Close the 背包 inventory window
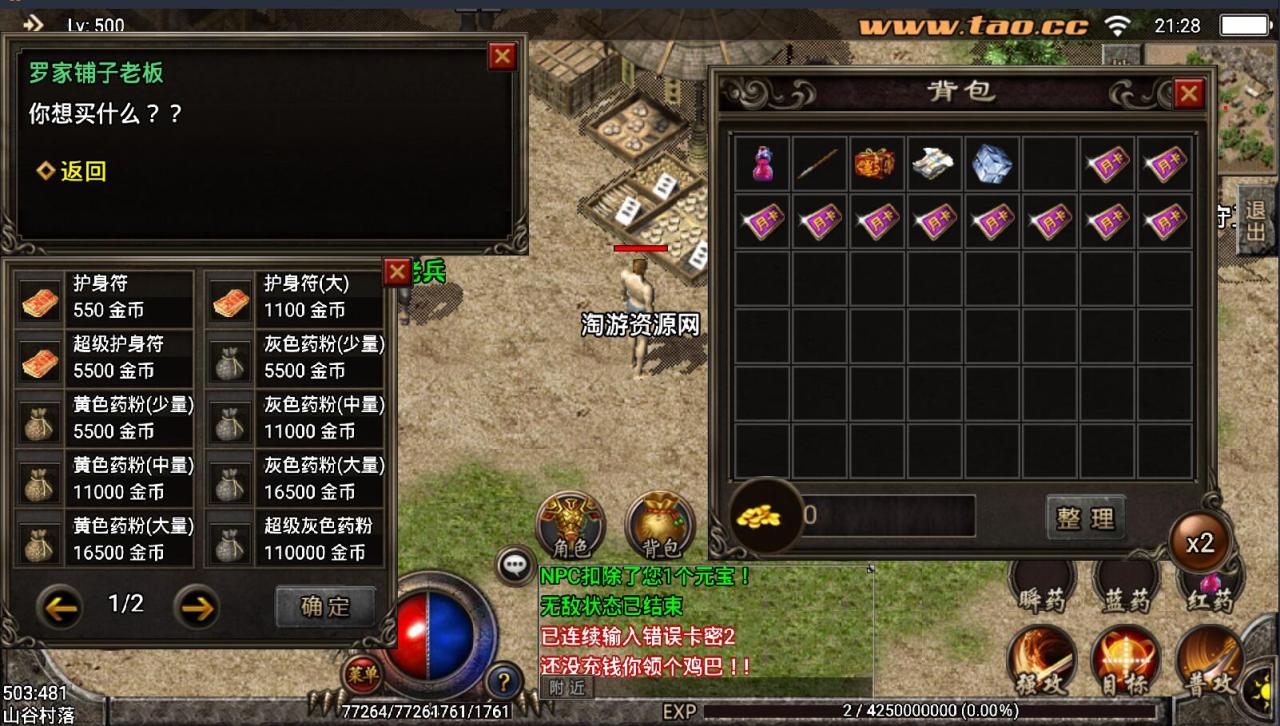 point(1188,94)
